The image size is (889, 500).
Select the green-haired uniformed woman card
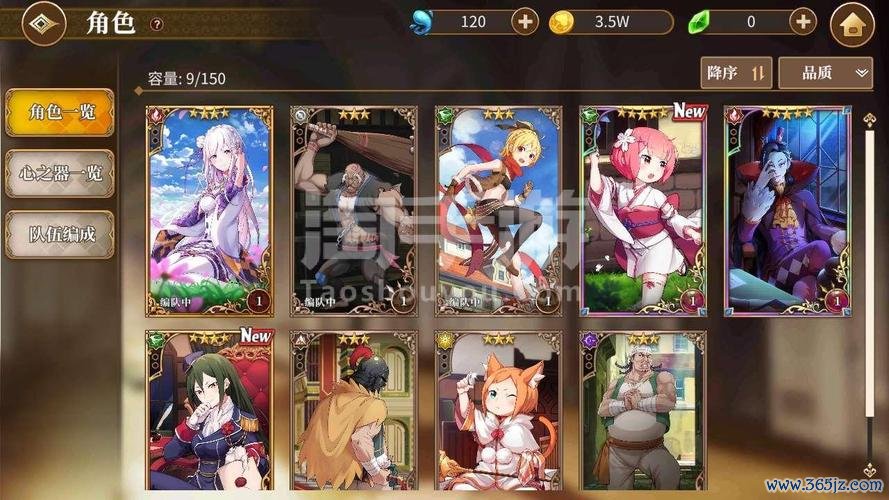(x=209, y=412)
